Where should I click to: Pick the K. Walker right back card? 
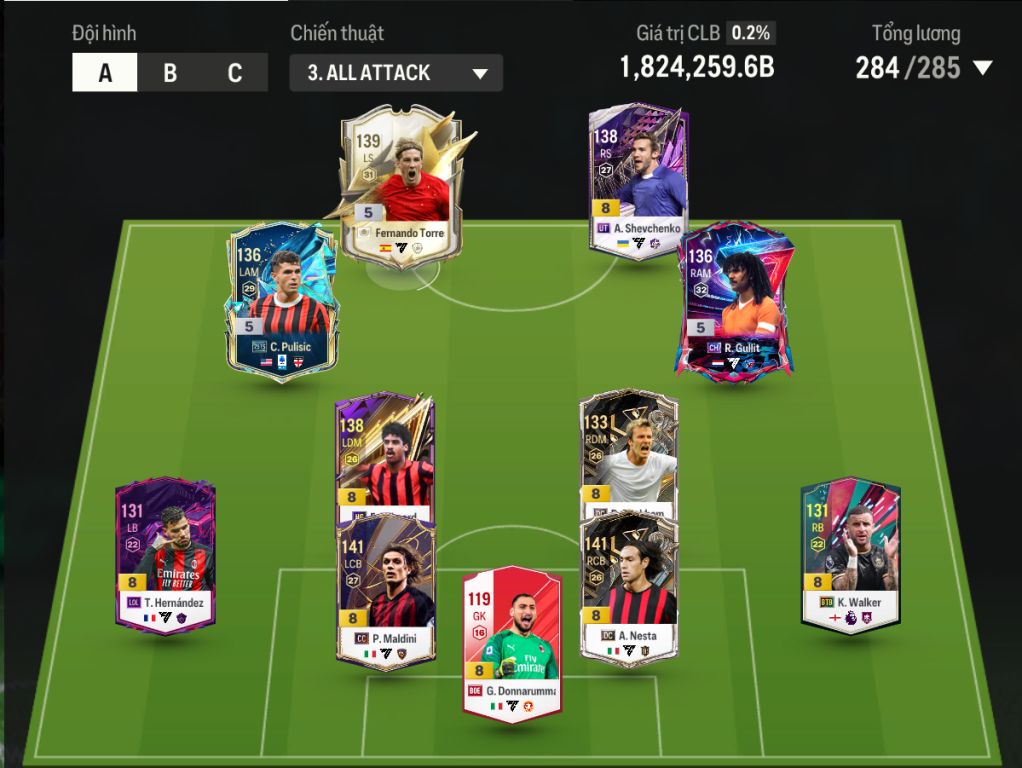[x=850, y=553]
